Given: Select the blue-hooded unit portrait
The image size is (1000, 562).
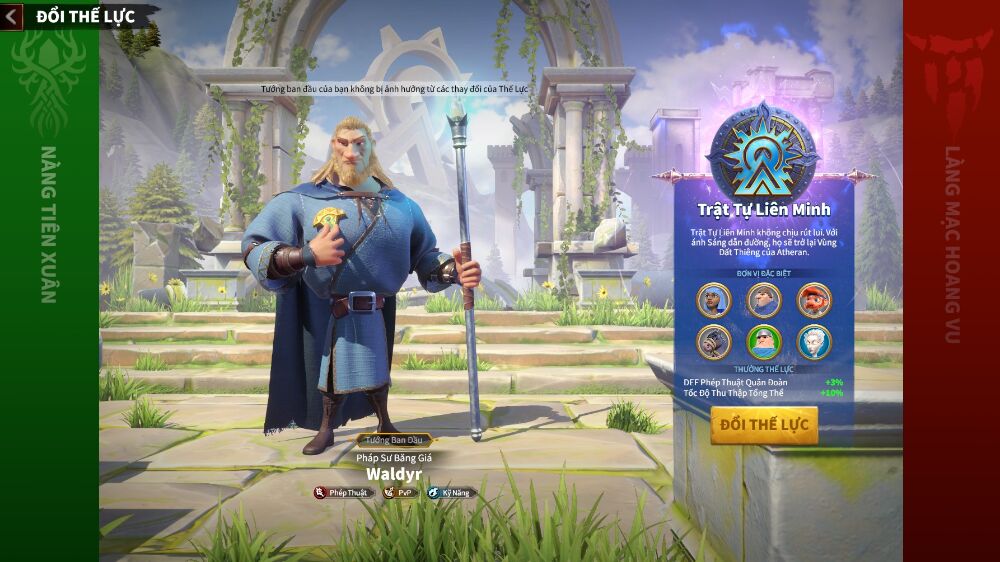Looking at the screenshot, I should [714, 300].
